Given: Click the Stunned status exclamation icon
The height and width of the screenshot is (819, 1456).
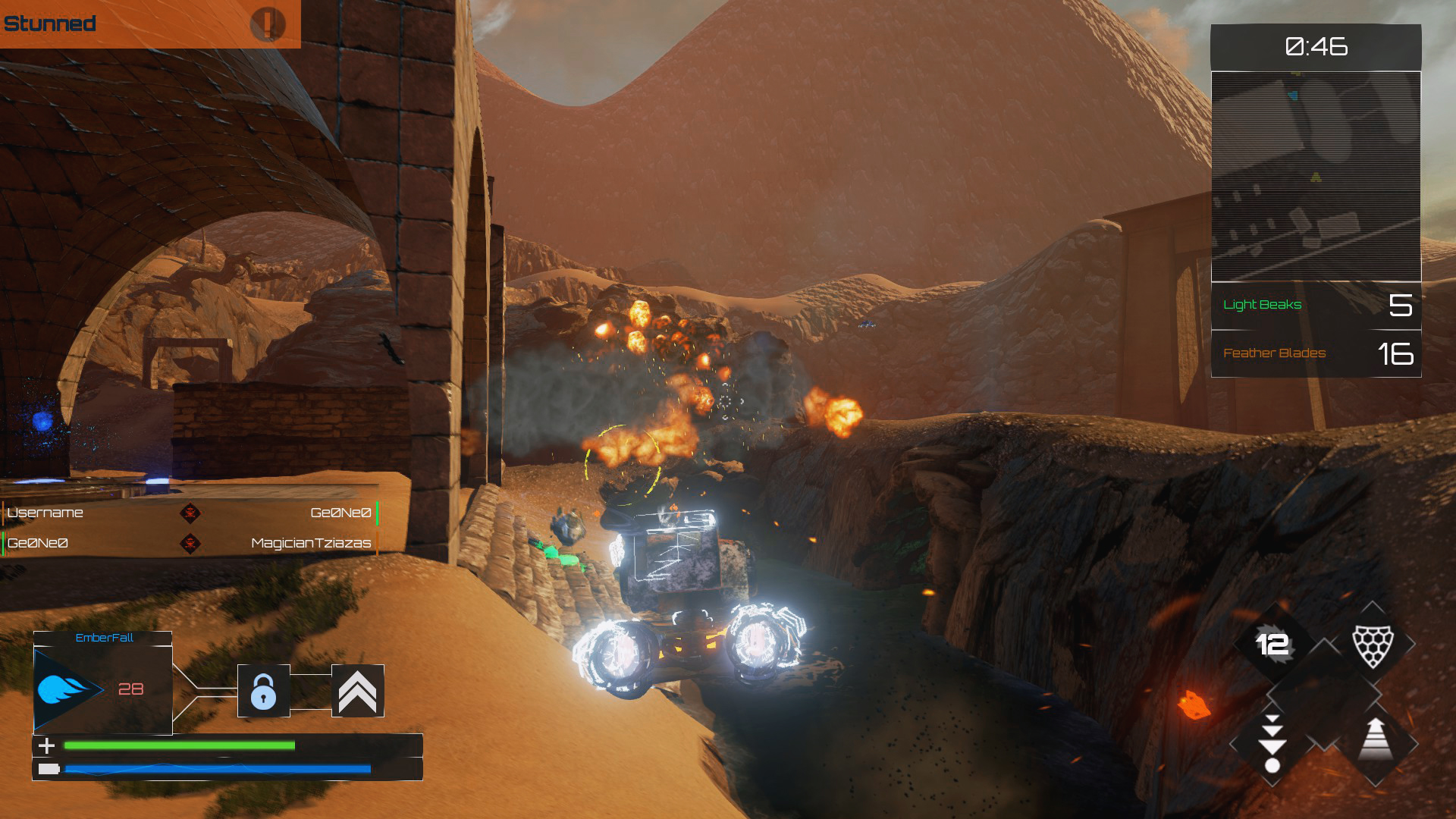Looking at the screenshot, I should 267,24.
